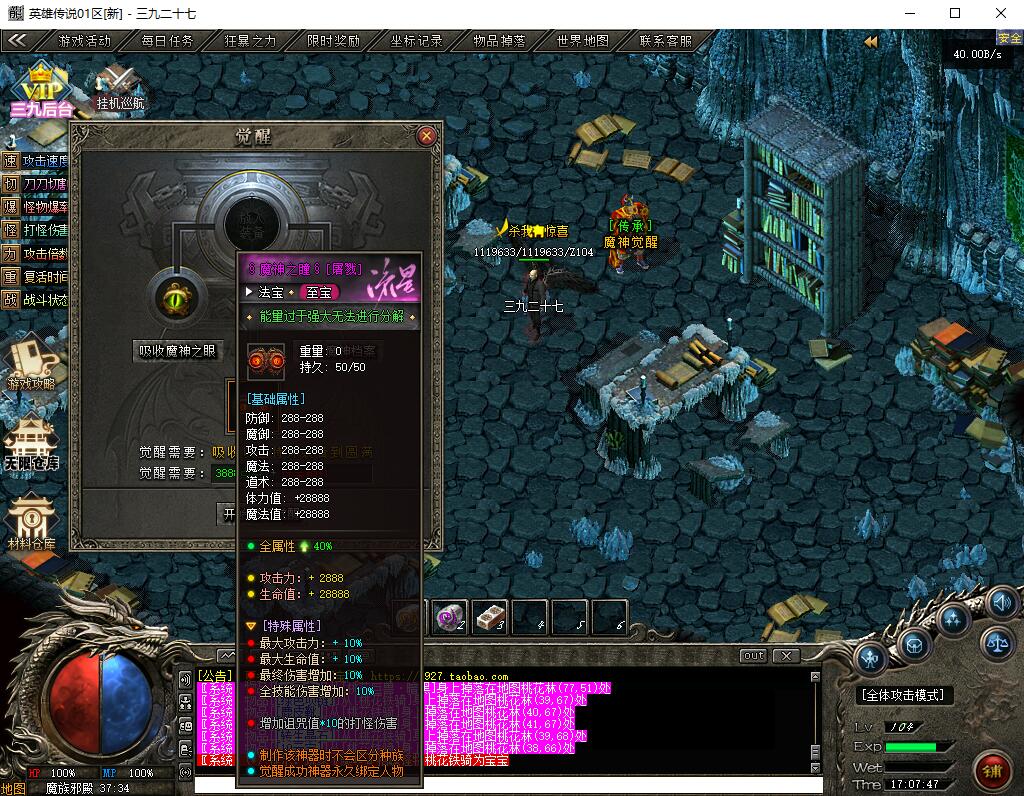The width and height of the screenshot is (1024, 796).
Task: Click the VIP crown icon
Action: click(40, 84)
